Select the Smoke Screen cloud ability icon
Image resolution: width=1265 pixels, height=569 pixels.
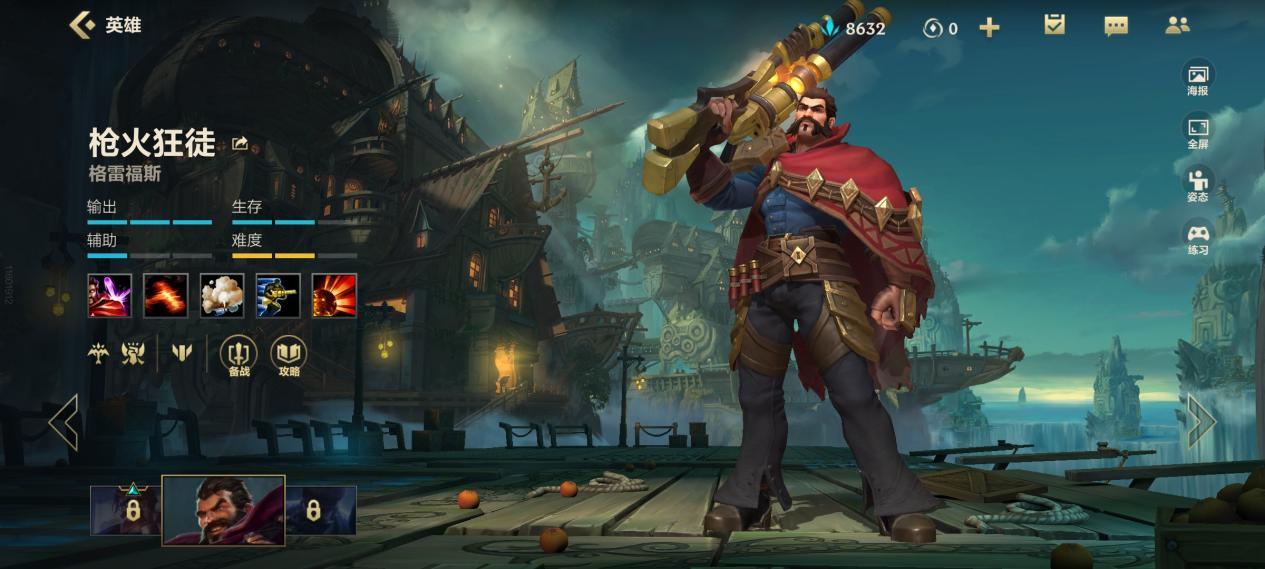click(x=222, y=295)
